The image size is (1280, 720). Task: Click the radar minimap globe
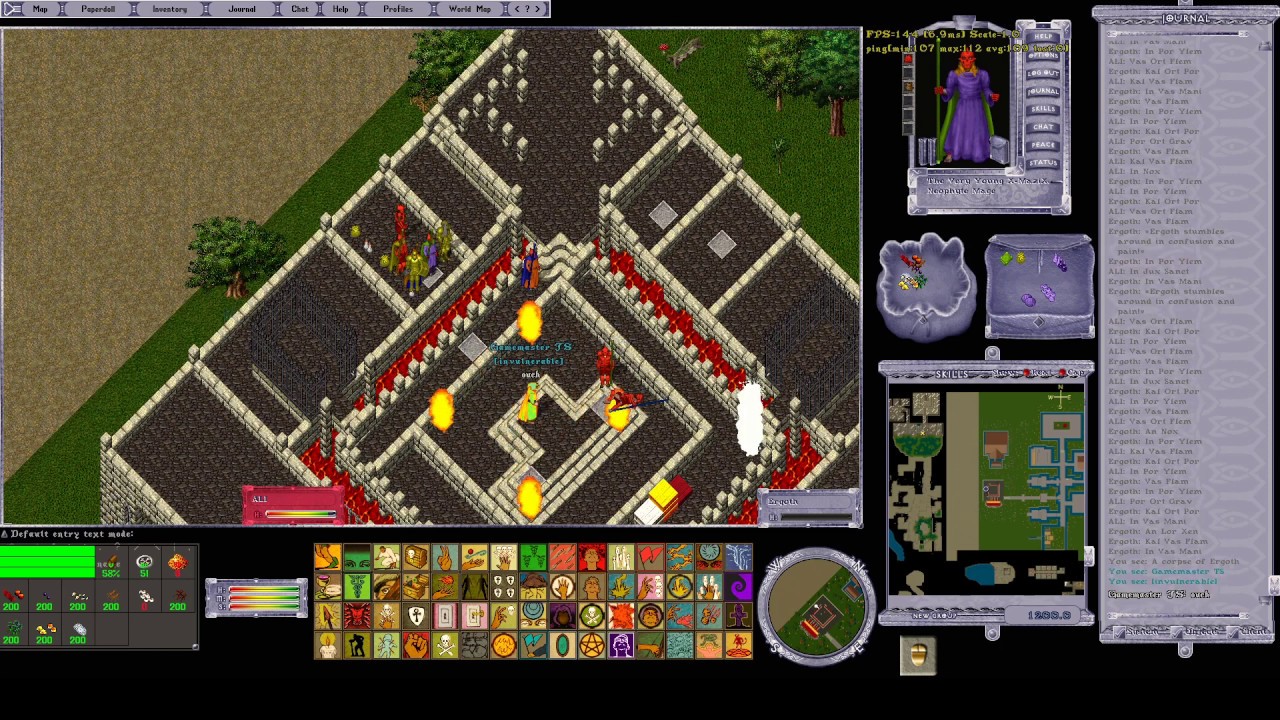point(817,607)
